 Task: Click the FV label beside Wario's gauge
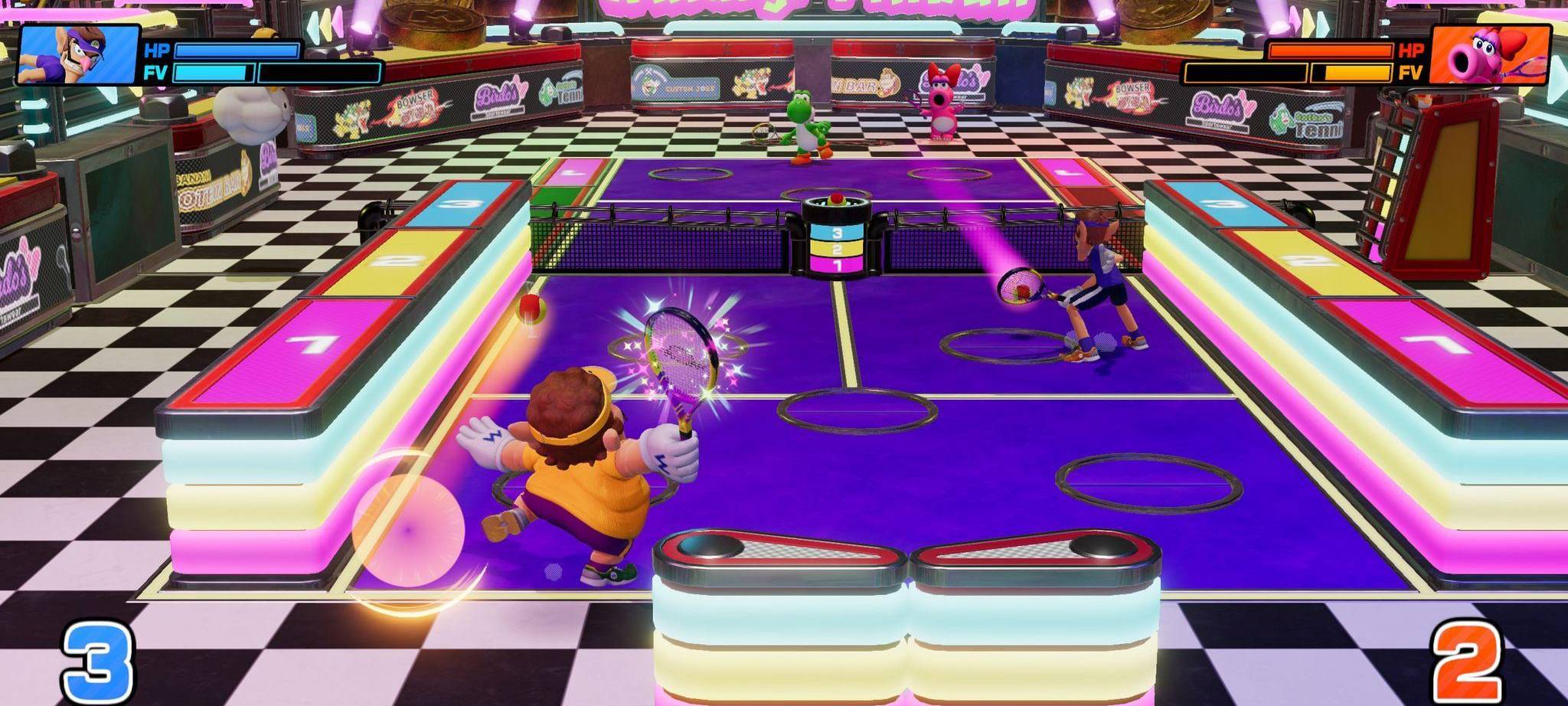[x=156, y=74]
